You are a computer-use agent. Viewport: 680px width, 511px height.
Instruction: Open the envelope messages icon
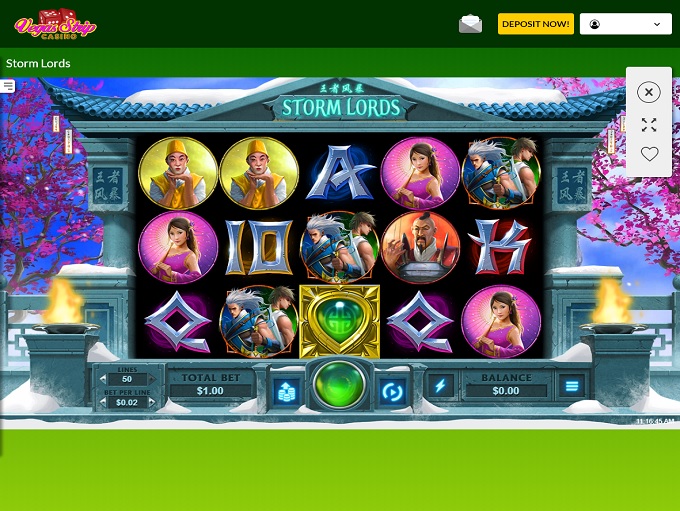click(x=470, y=24)
